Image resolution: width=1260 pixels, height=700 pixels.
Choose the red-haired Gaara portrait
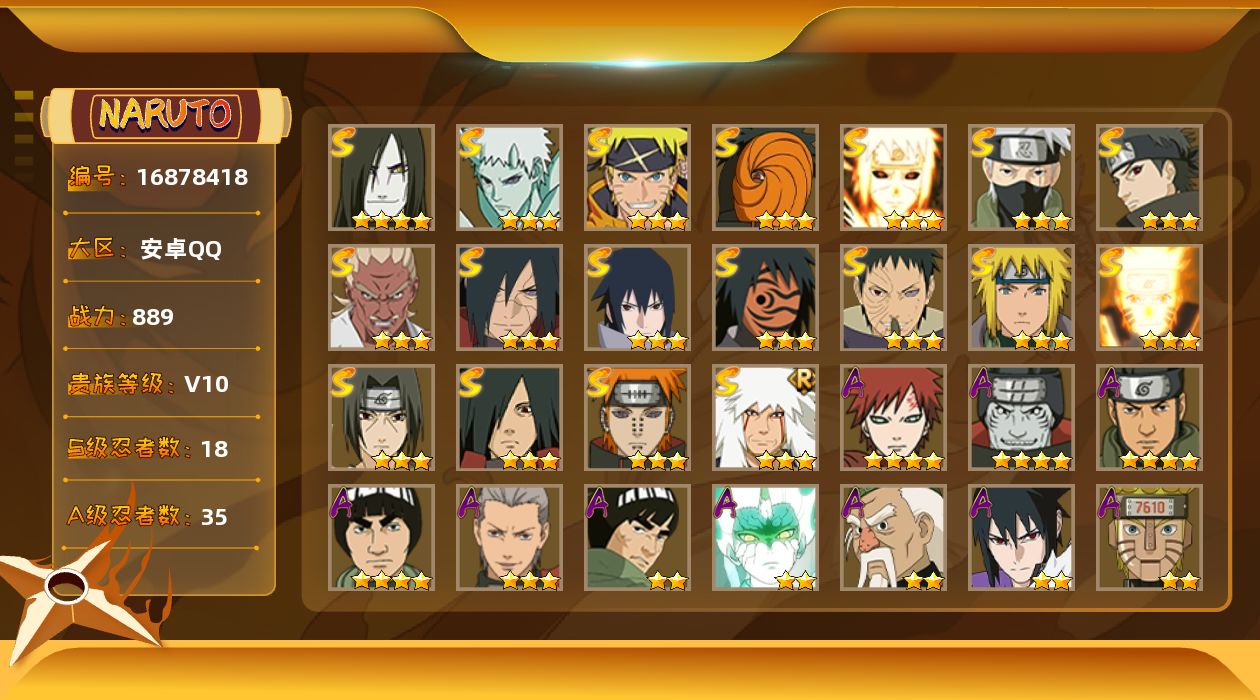tap(893, 417)
